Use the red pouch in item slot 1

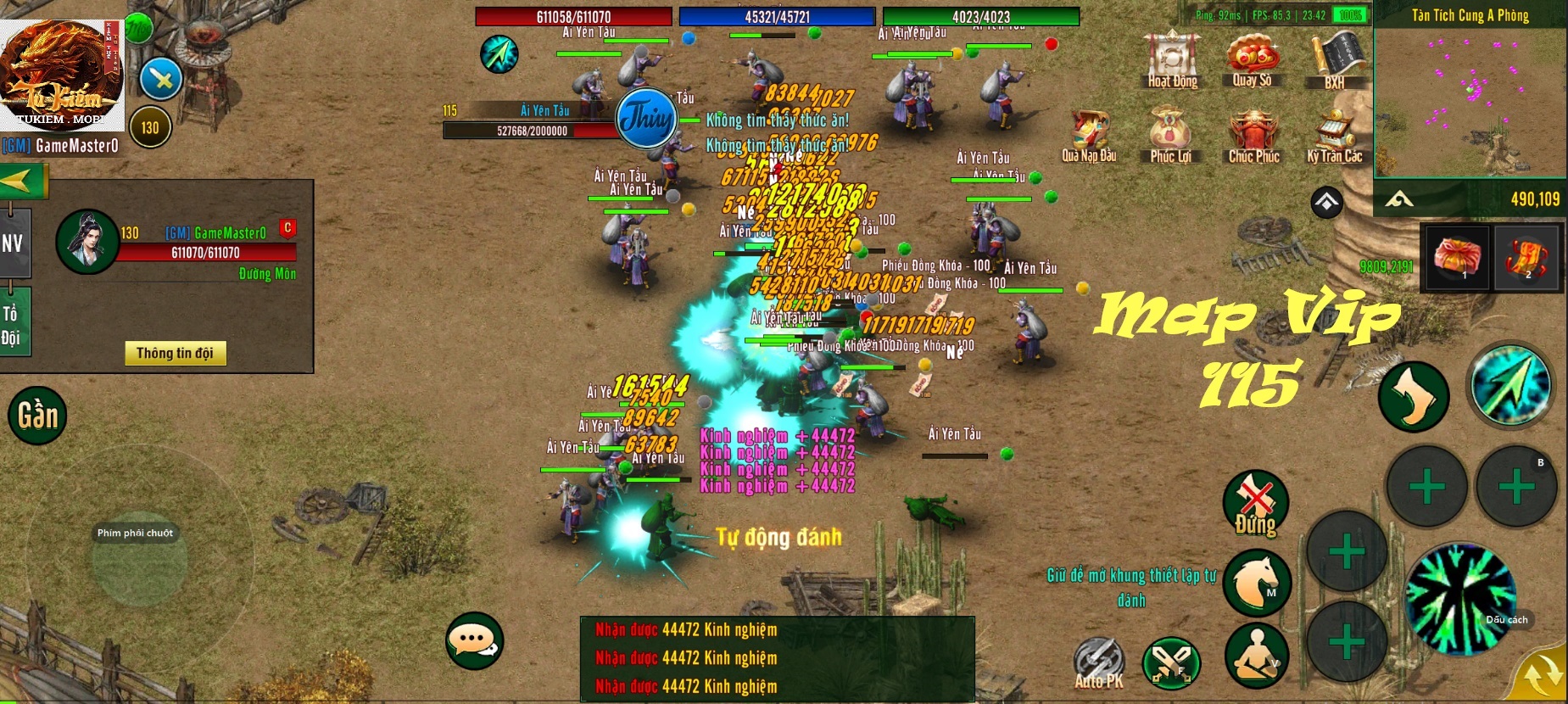click(x=1456, y=258)
